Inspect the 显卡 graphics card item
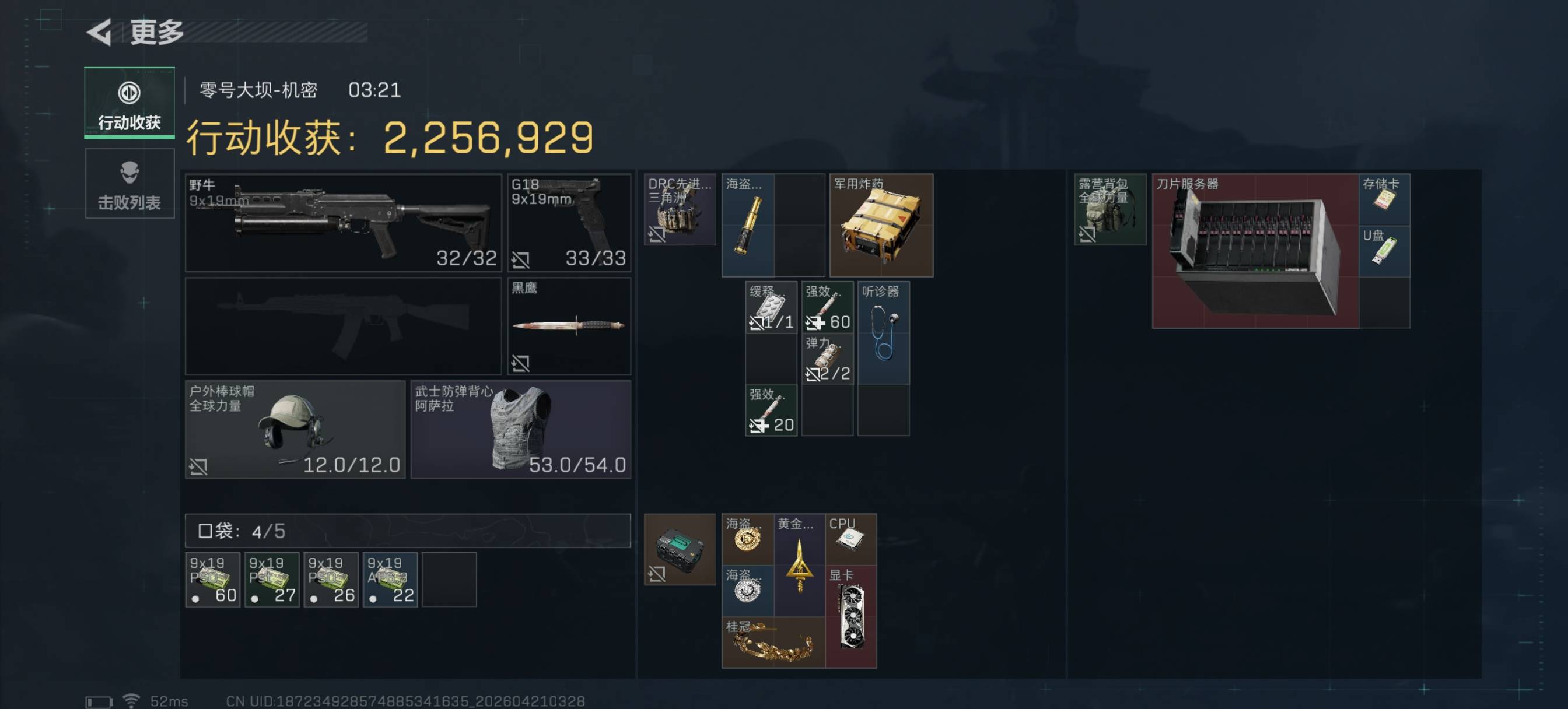This screenshot has width=1568, height=709. click(850, 616)
